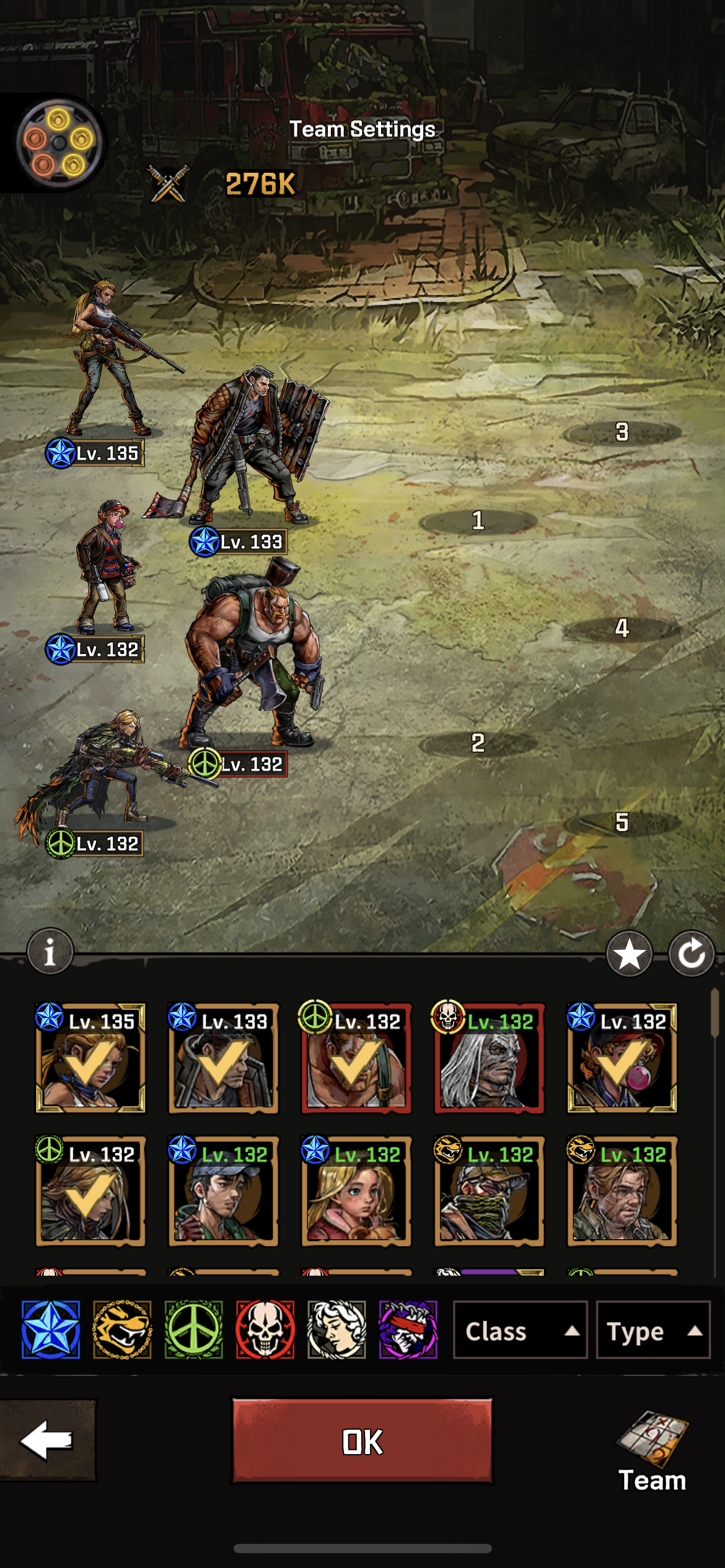This screenshot has height=1568, width=725.
Task: Confirm the team with the OK button
Action: (362, 1440)
